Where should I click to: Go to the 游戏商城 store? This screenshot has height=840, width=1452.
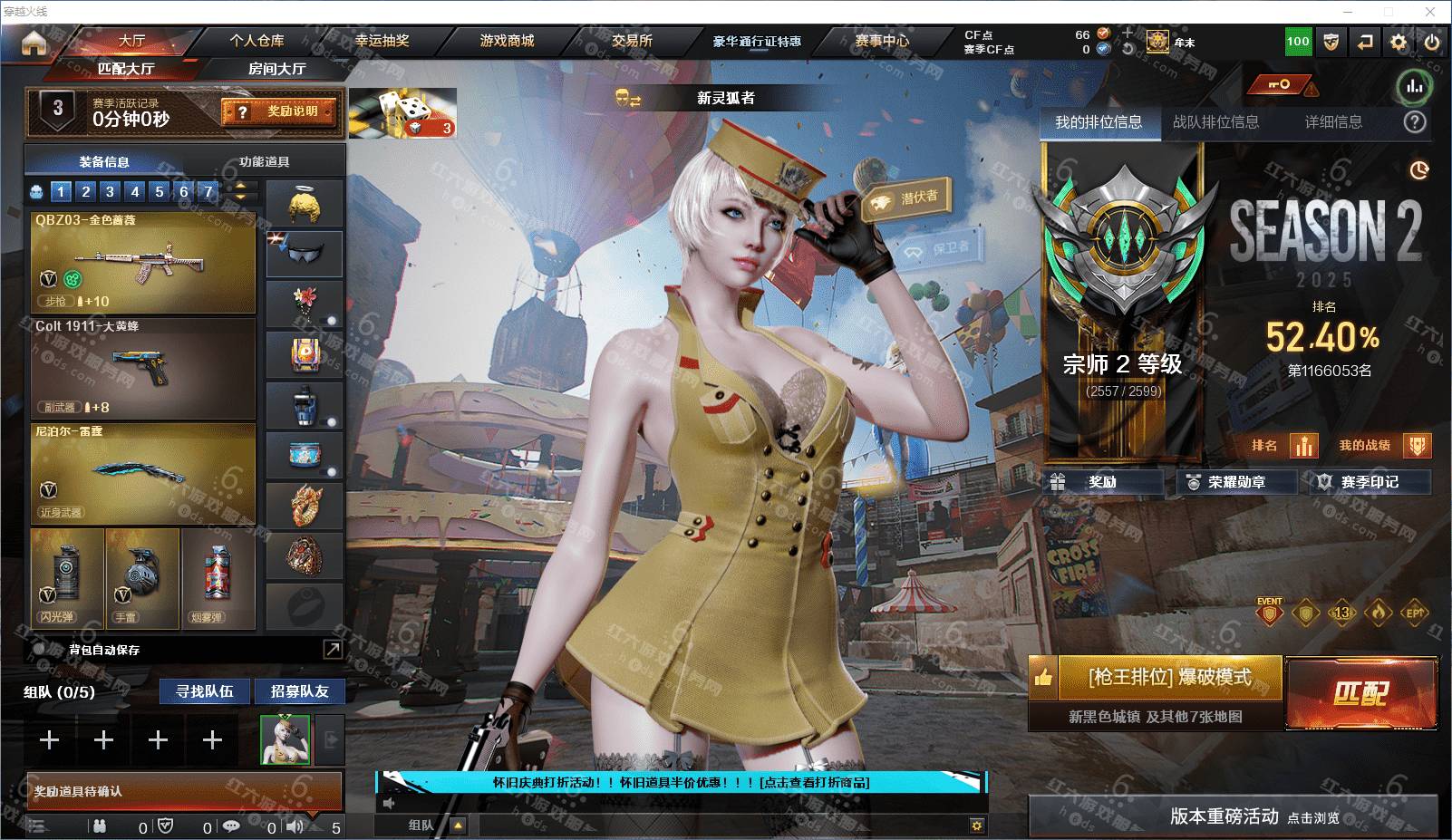click(507, 41)
